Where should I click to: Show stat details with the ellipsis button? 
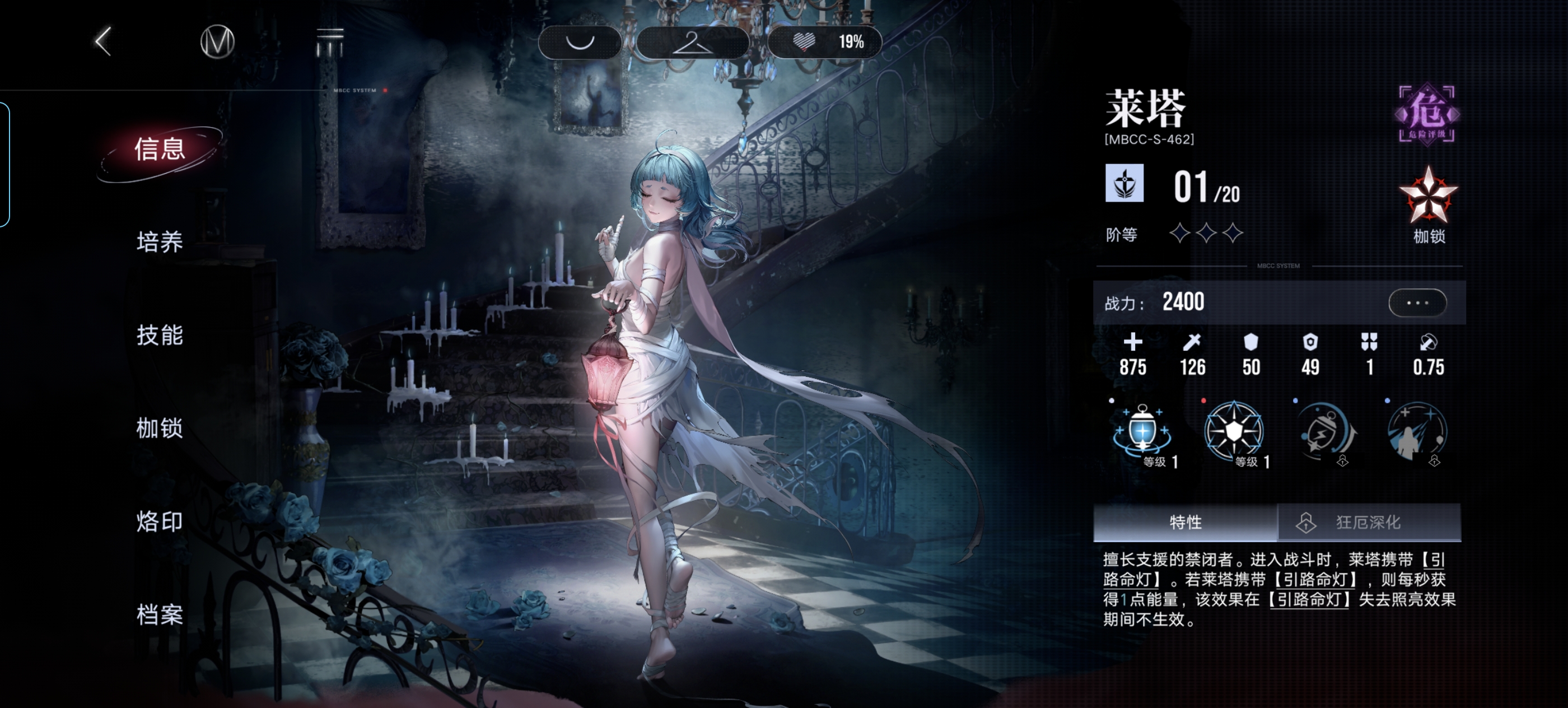coord(1417,302)
